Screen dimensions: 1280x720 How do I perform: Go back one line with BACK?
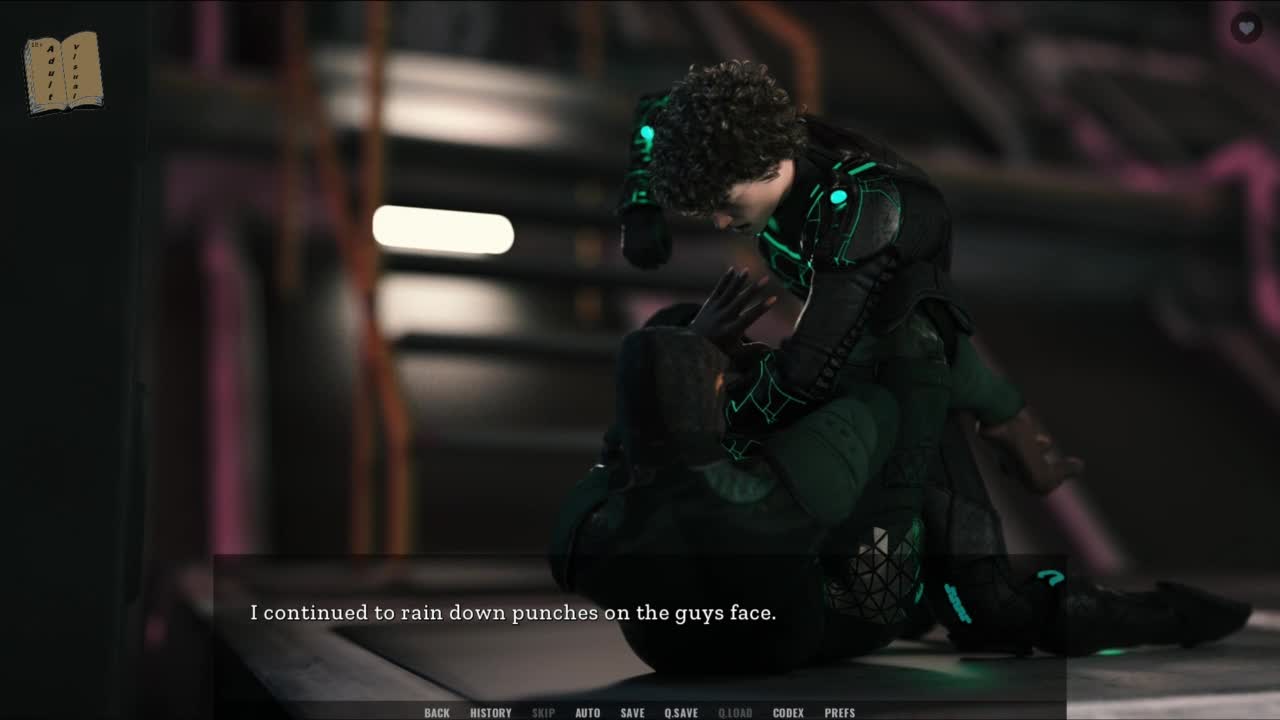pyautogui.click(x=437, y=713)
